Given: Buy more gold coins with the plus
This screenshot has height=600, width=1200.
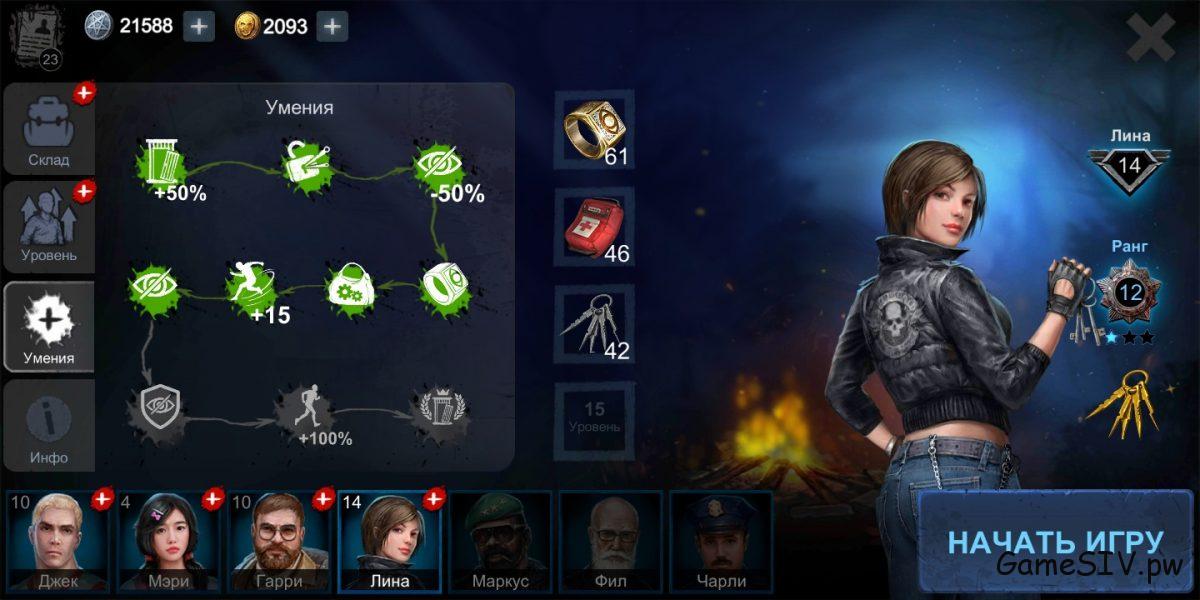Looking at the screenshot, I should [x=332, y=26].
